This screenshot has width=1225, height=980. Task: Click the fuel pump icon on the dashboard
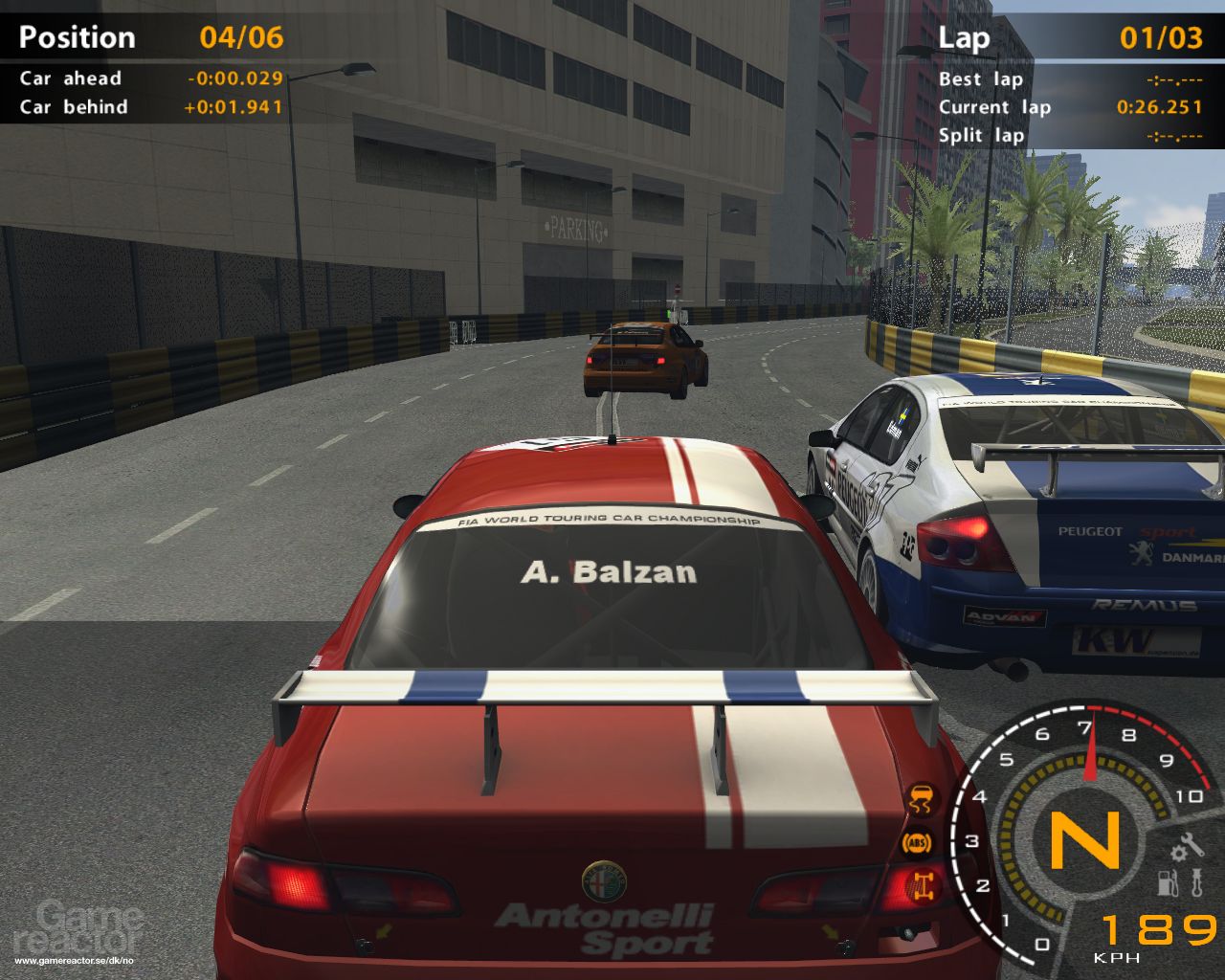click(x=1165, y=882)
